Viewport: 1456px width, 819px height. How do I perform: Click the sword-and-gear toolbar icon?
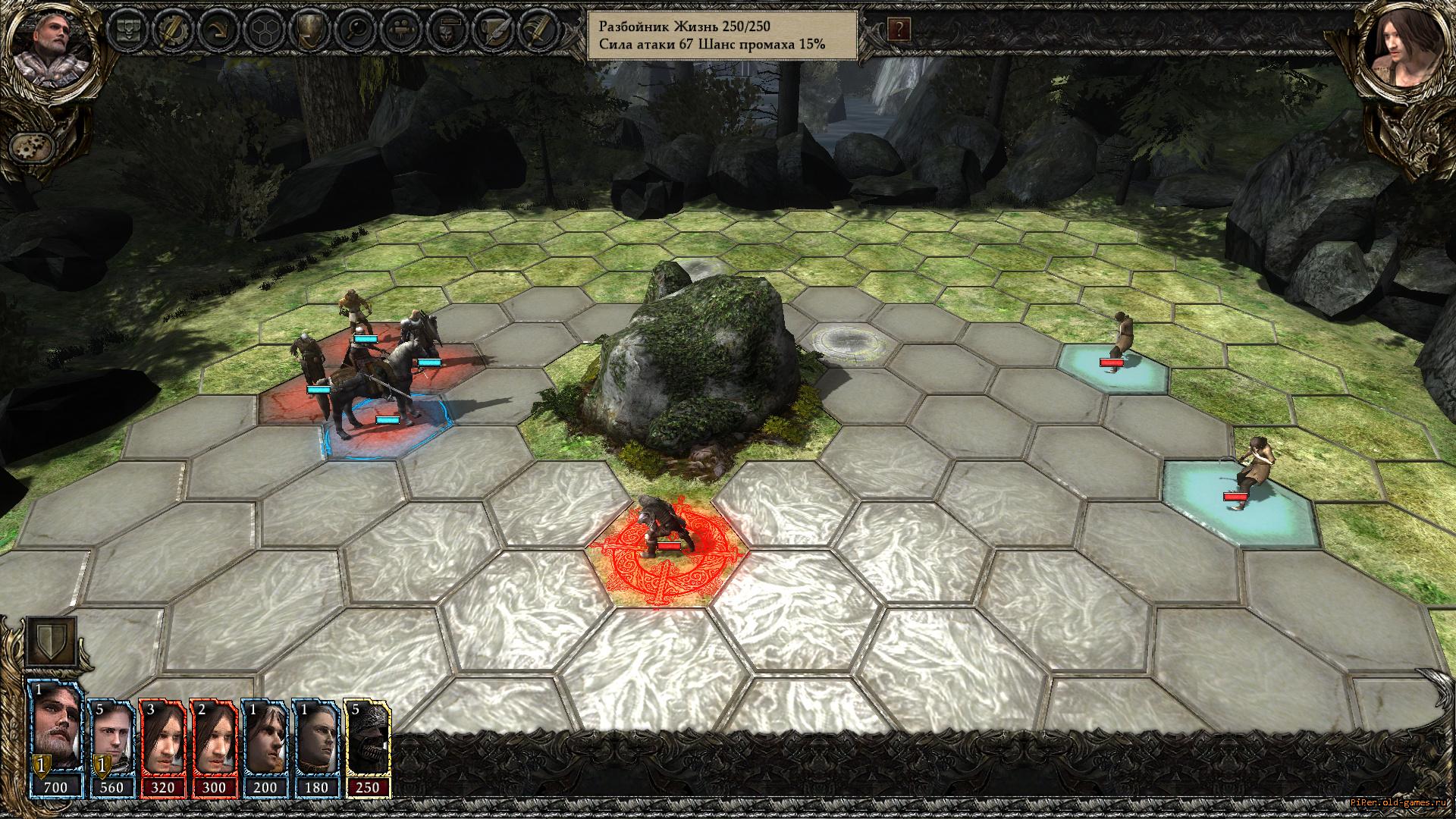[x=172, y=30]
